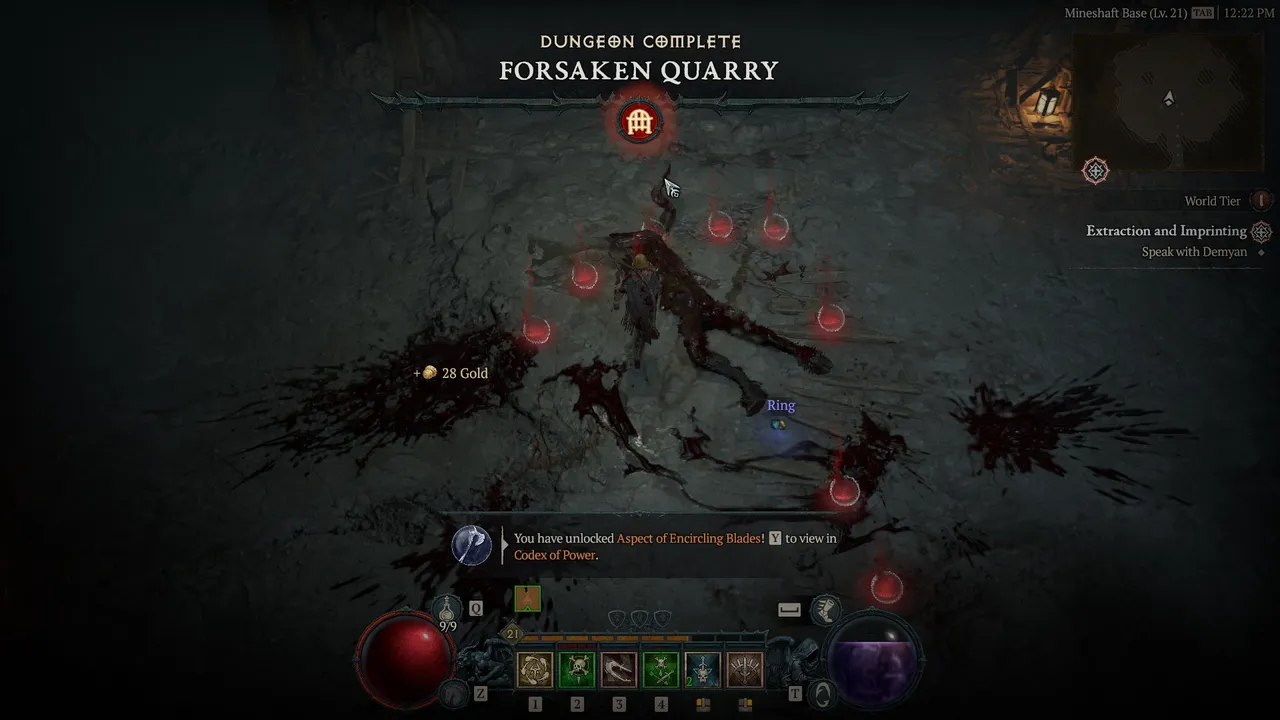Image resolution: width=1280 pixels, height=720 pixels.
Task: Click the dungeon complete gate emblem
Action: pyautogui.click(x=638, y=122)
